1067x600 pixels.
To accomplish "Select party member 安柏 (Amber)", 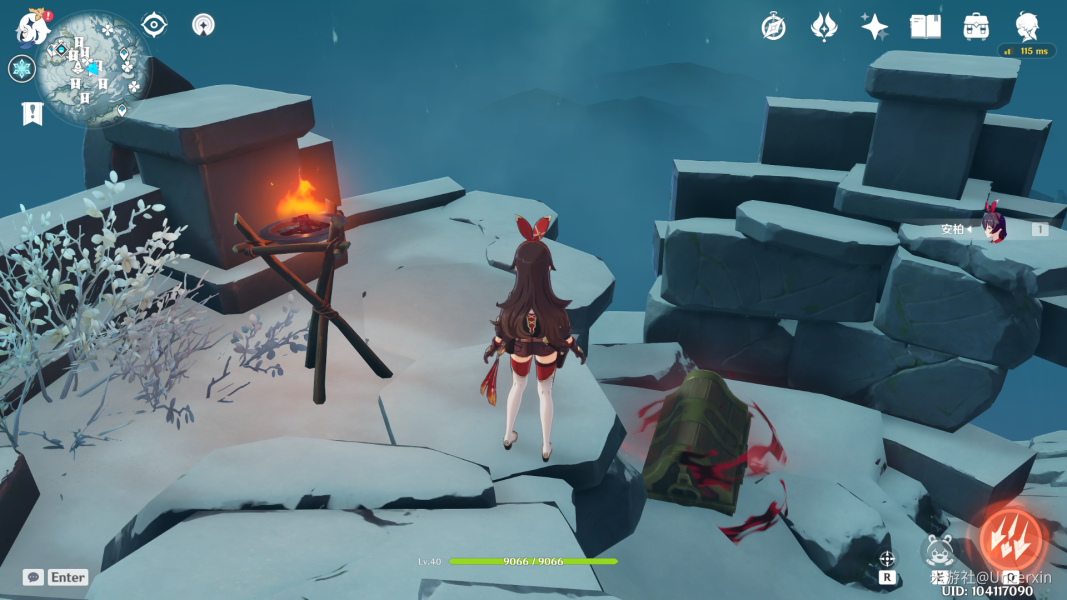I will coord(994,229).
